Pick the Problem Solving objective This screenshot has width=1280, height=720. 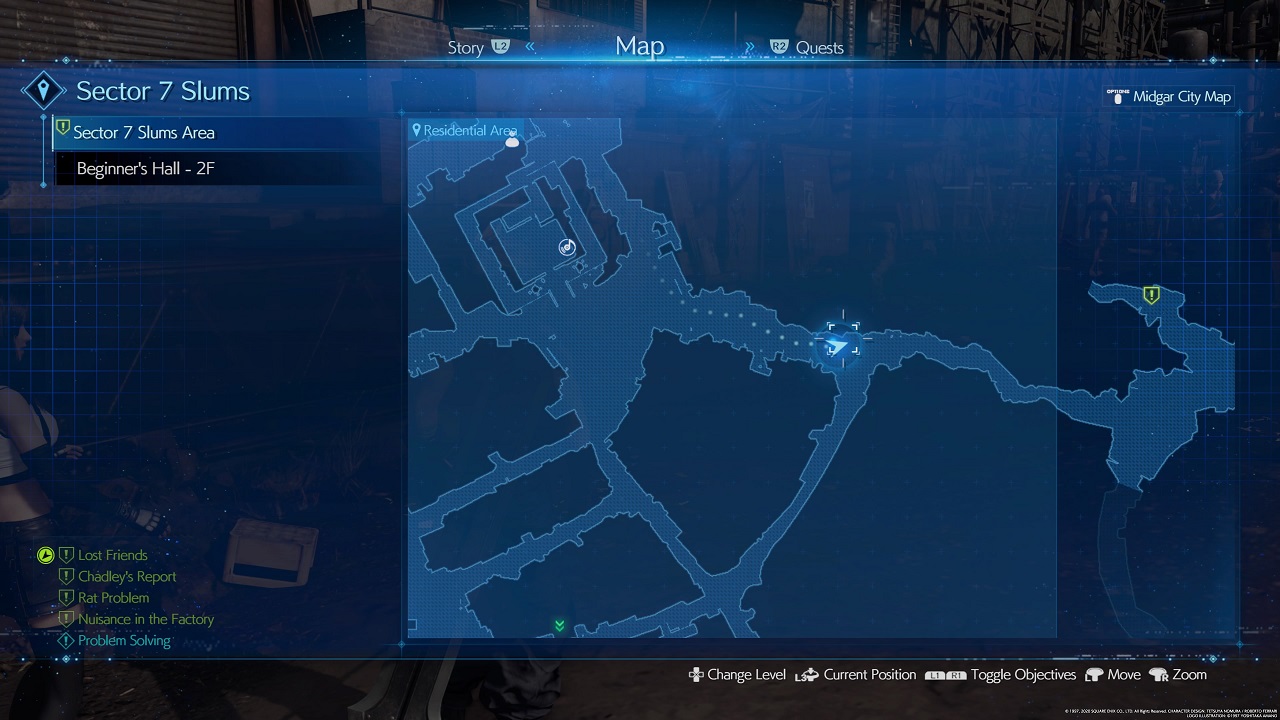coord(124,641)
